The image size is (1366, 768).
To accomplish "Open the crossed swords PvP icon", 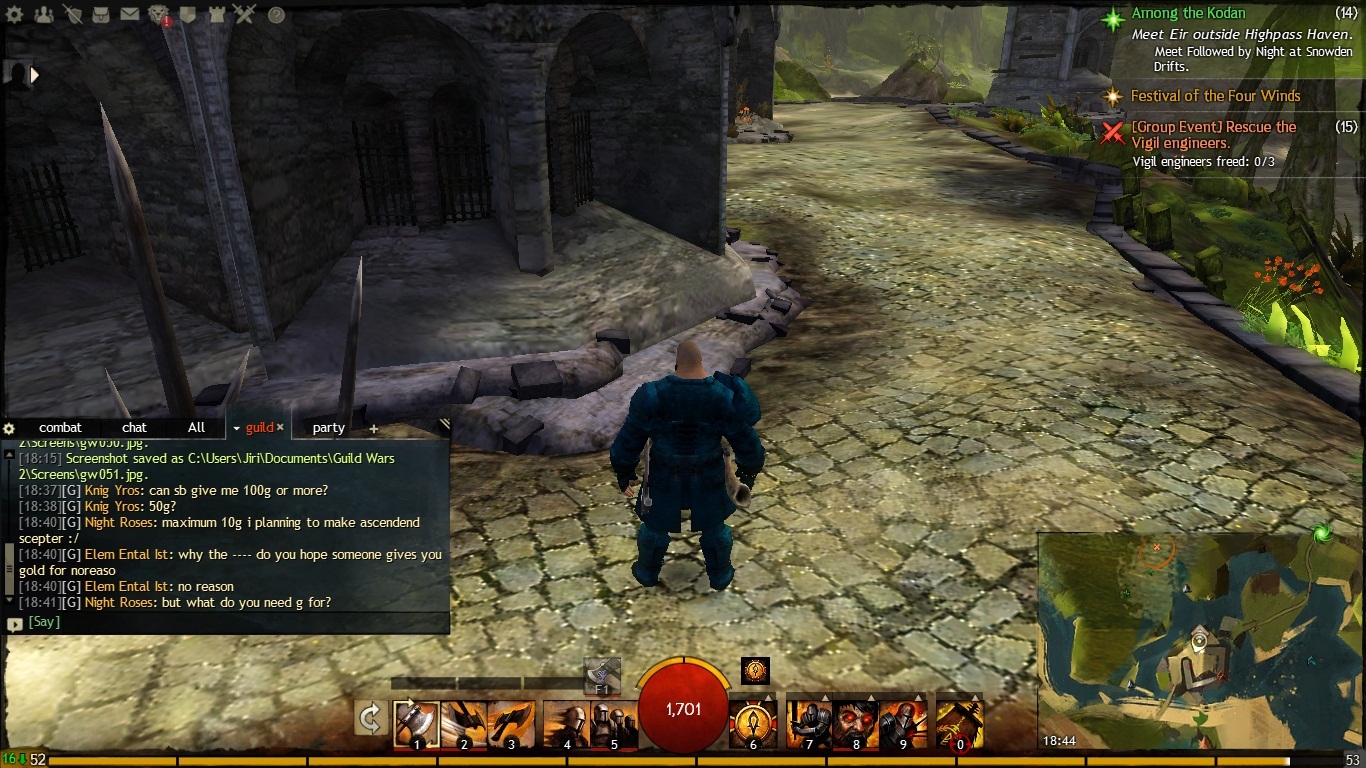I will pos(245,15).
